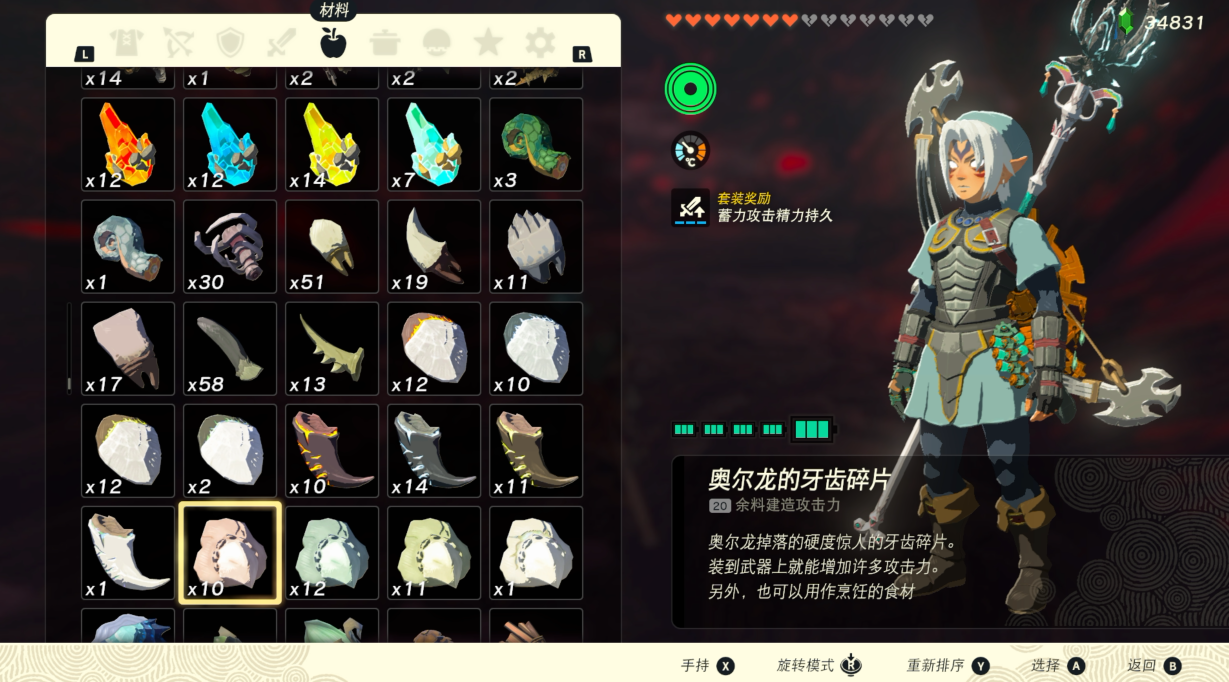
Task: Pick the green coiled item with x3
Action: click(536, 144)
